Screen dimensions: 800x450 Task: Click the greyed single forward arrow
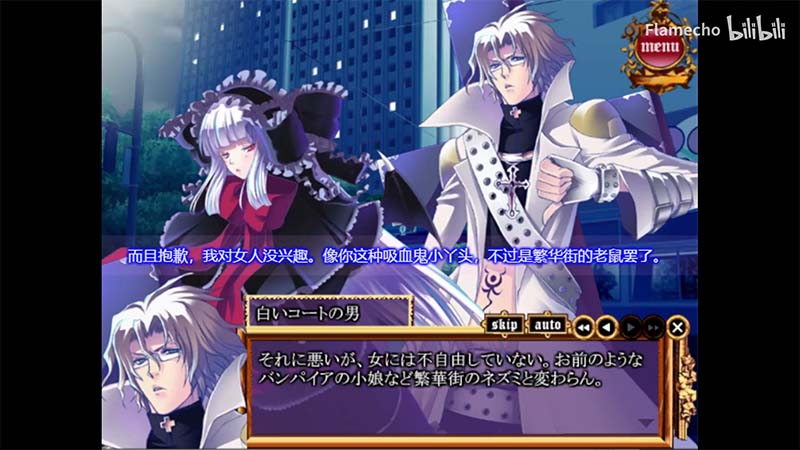coord(630,326)
